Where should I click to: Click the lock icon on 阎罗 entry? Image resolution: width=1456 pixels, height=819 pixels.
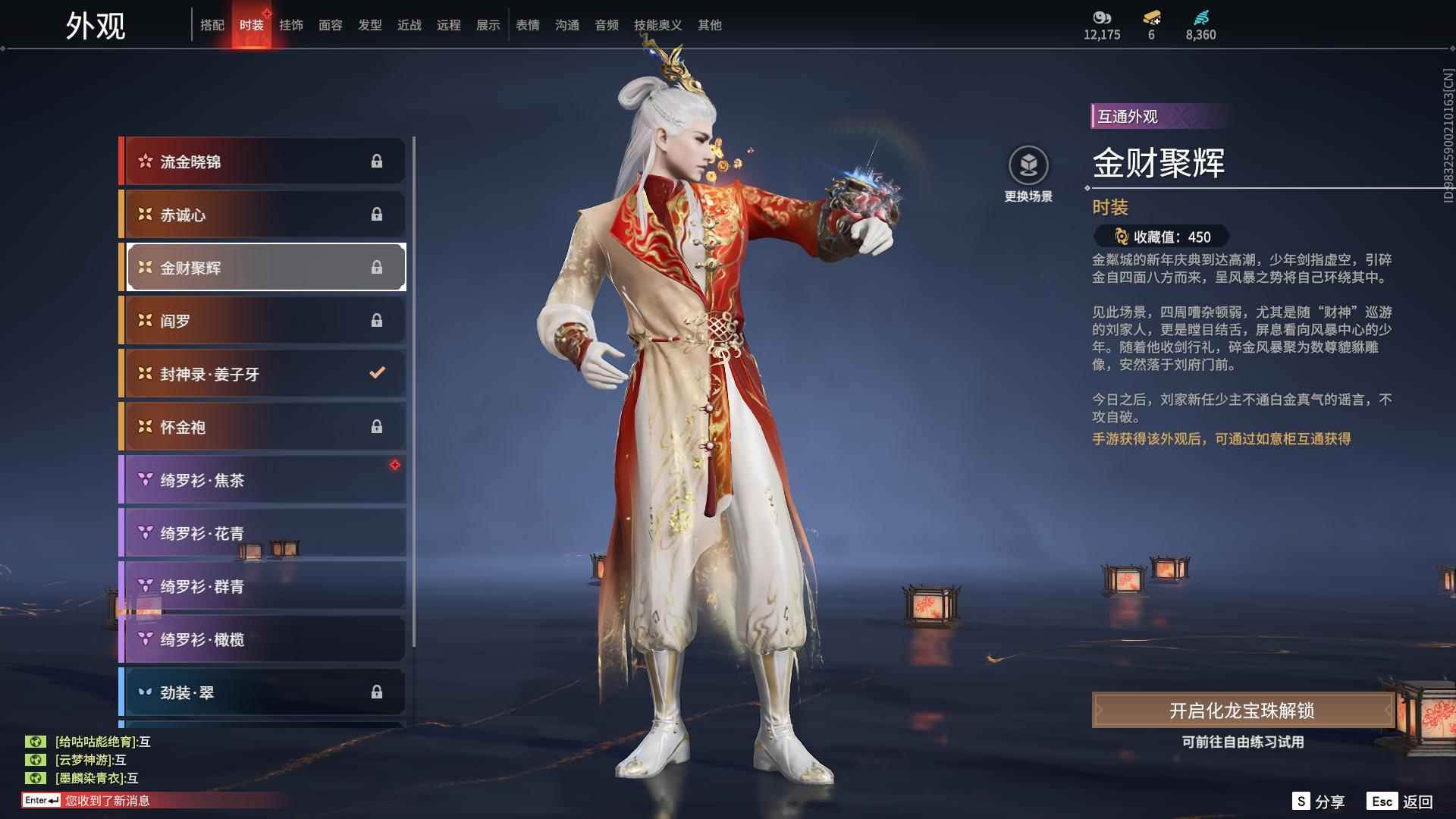tap(378, 320)
